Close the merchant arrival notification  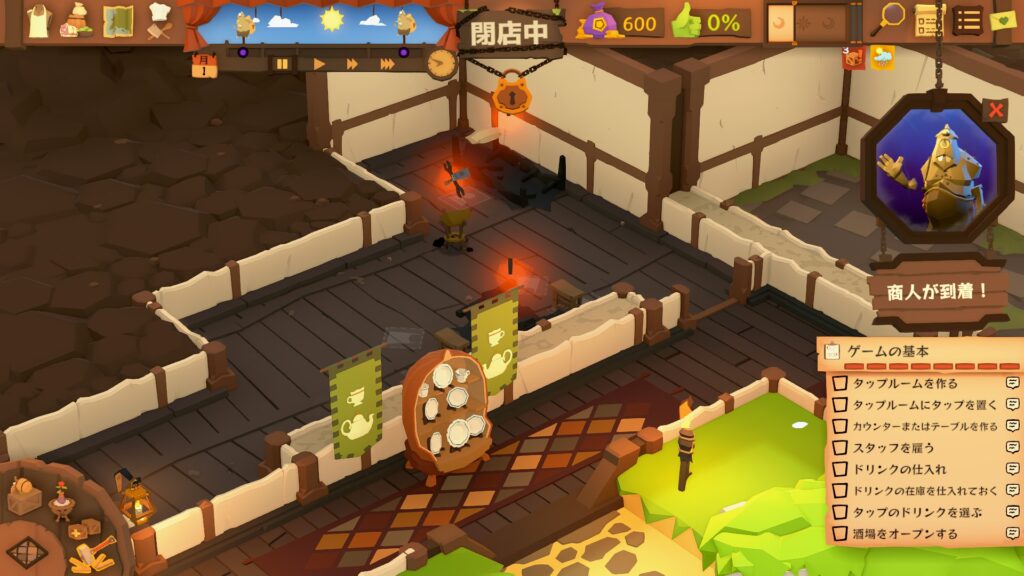coord(995,110)
